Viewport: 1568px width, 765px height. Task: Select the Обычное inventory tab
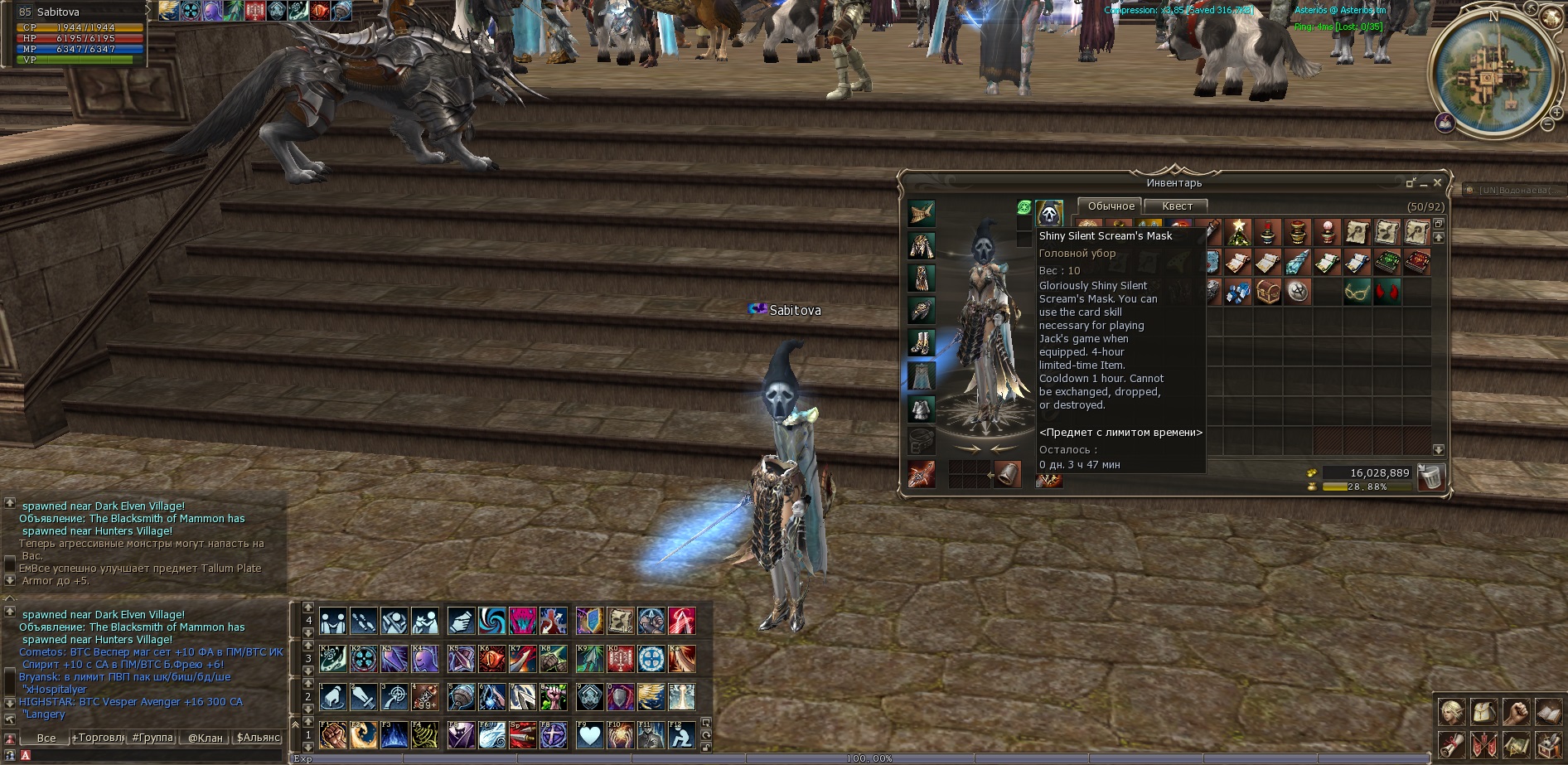tap(1111, 206)
